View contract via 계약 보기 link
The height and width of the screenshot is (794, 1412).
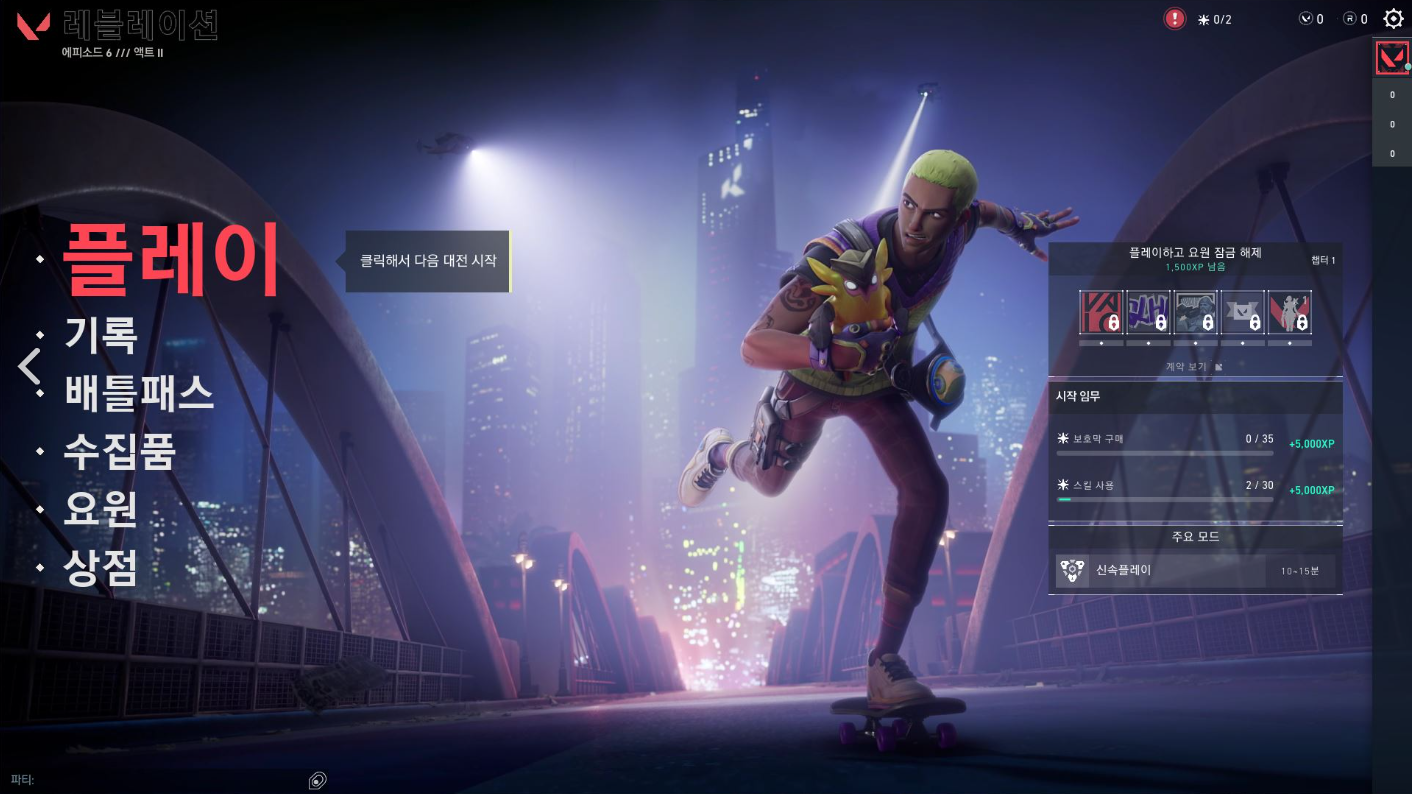1194,367
